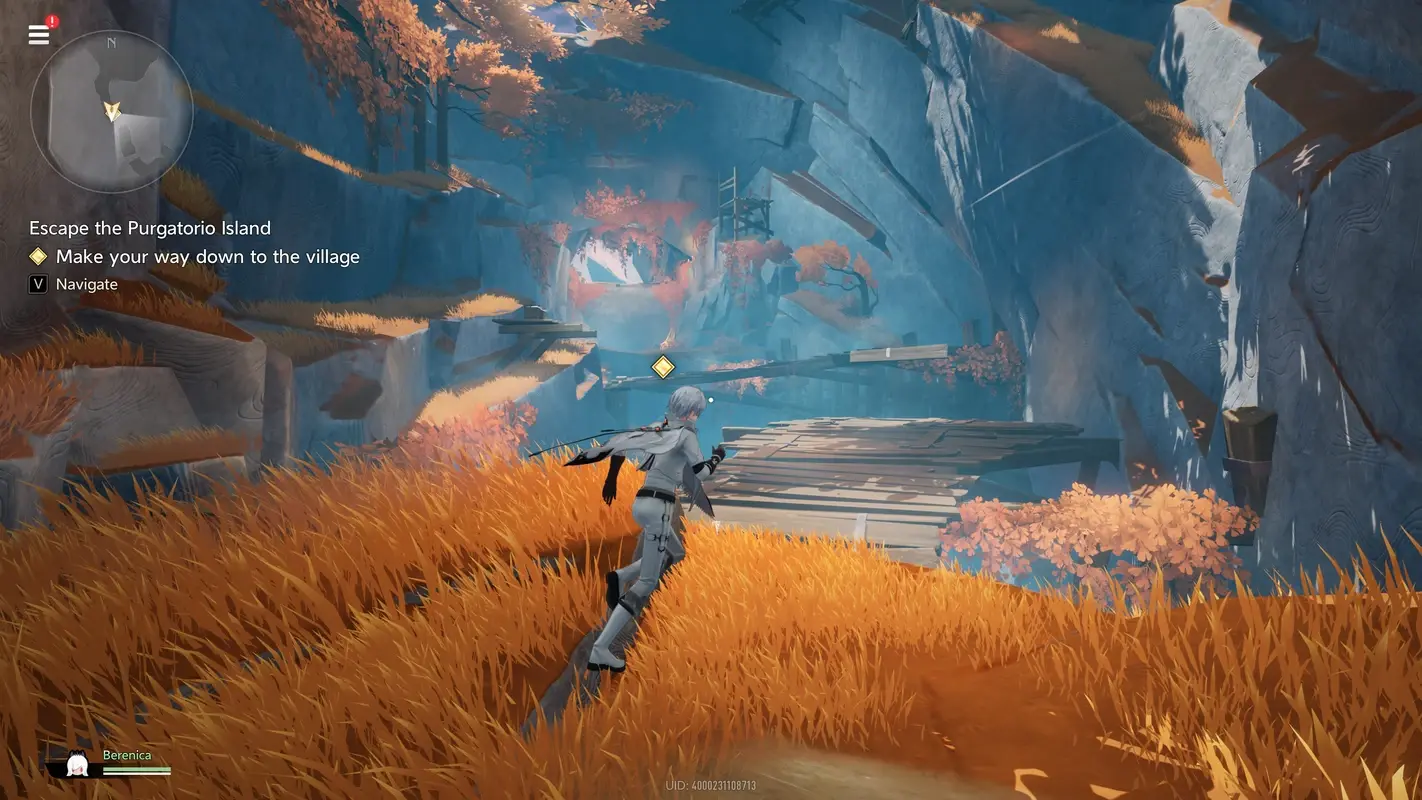Open the hamburger main menu
The image size is (1422, 800).
38,33
